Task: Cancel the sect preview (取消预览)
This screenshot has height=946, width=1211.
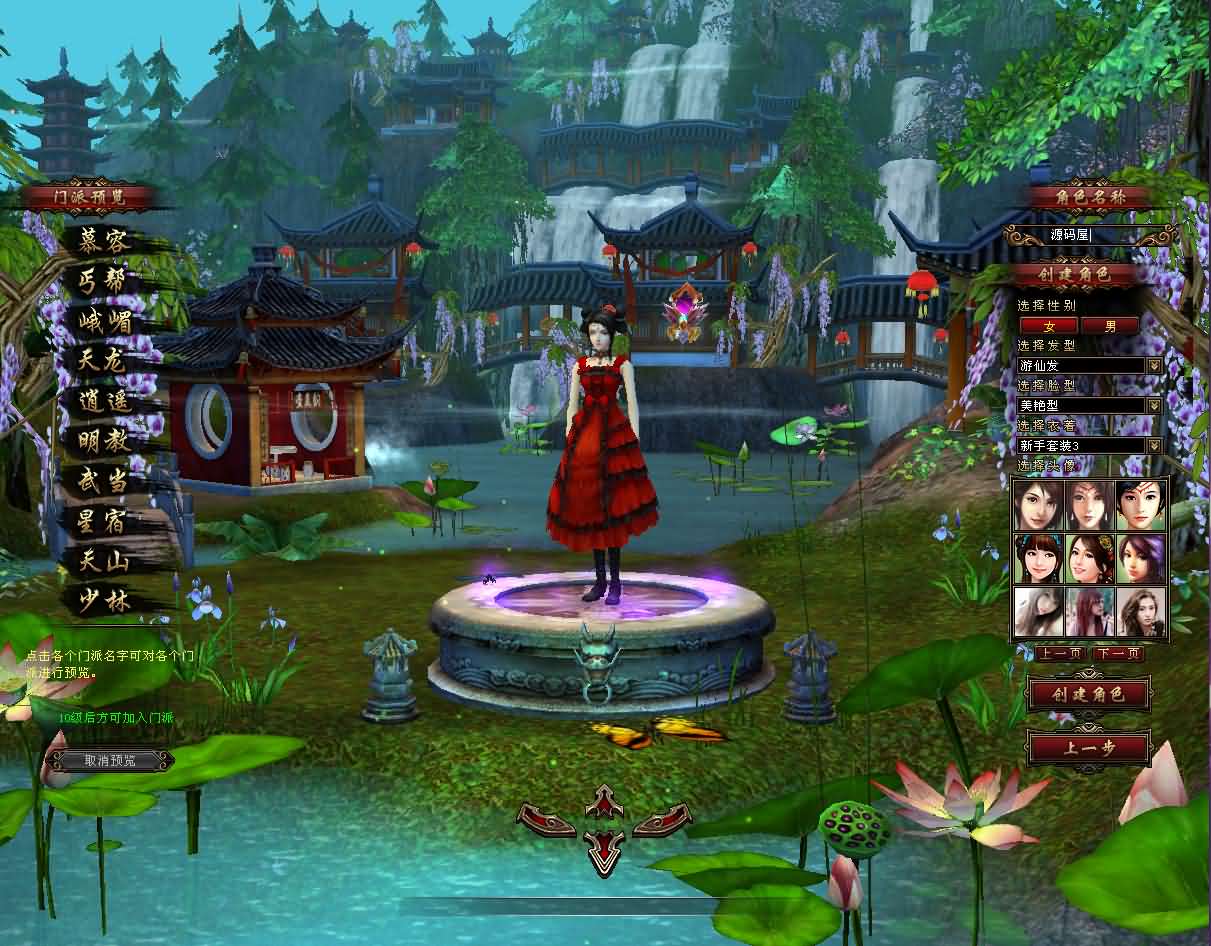Action: 109,760
